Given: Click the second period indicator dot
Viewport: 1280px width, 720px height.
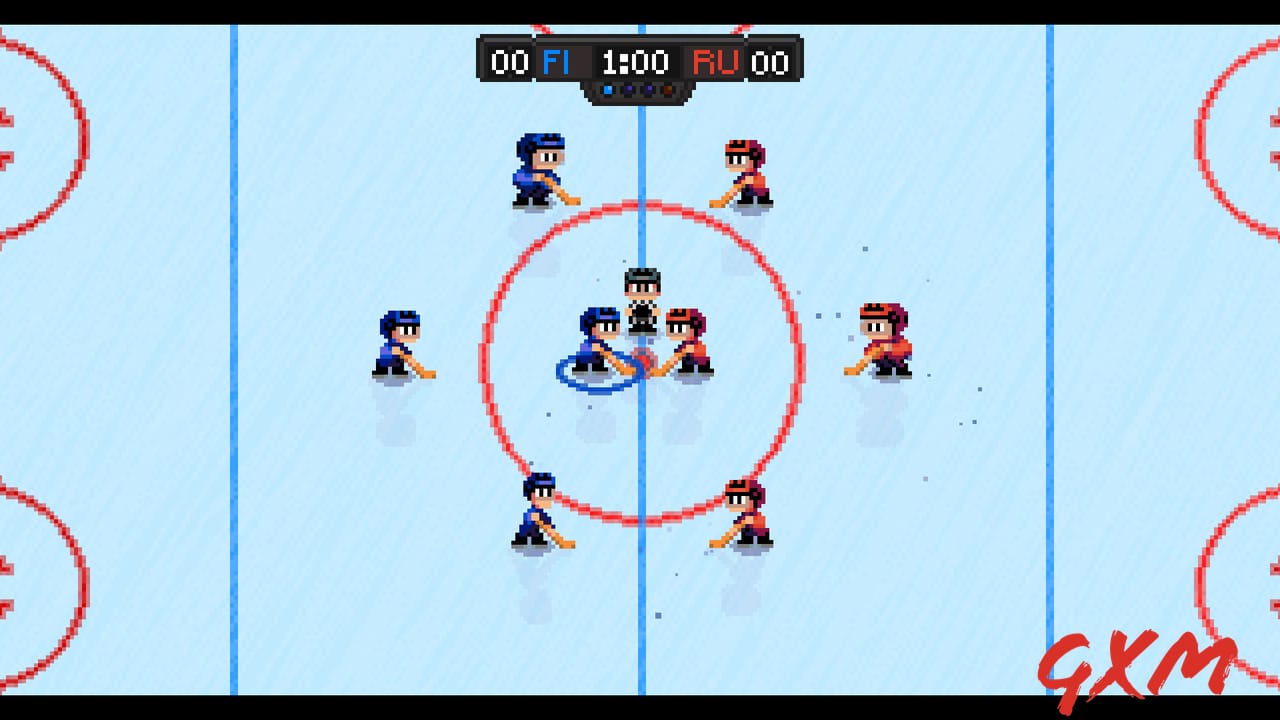Looking at the screenshot, I should click(x=628, y=90).
